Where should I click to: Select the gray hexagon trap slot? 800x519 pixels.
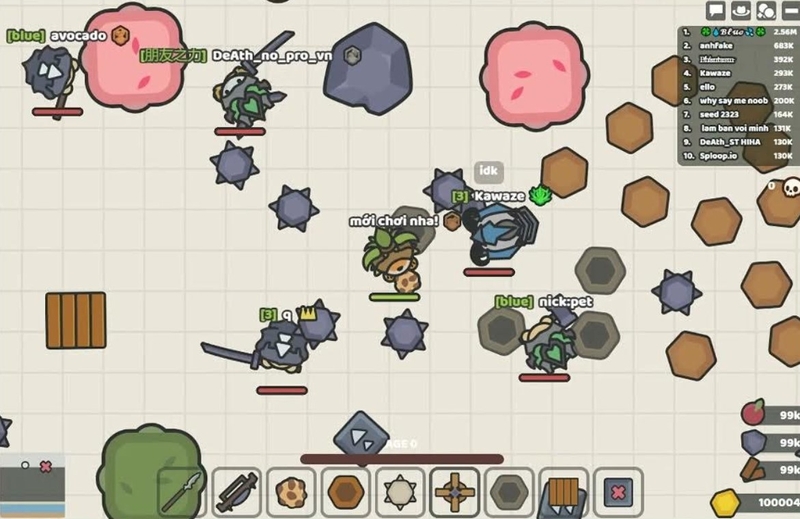[509, 492]
